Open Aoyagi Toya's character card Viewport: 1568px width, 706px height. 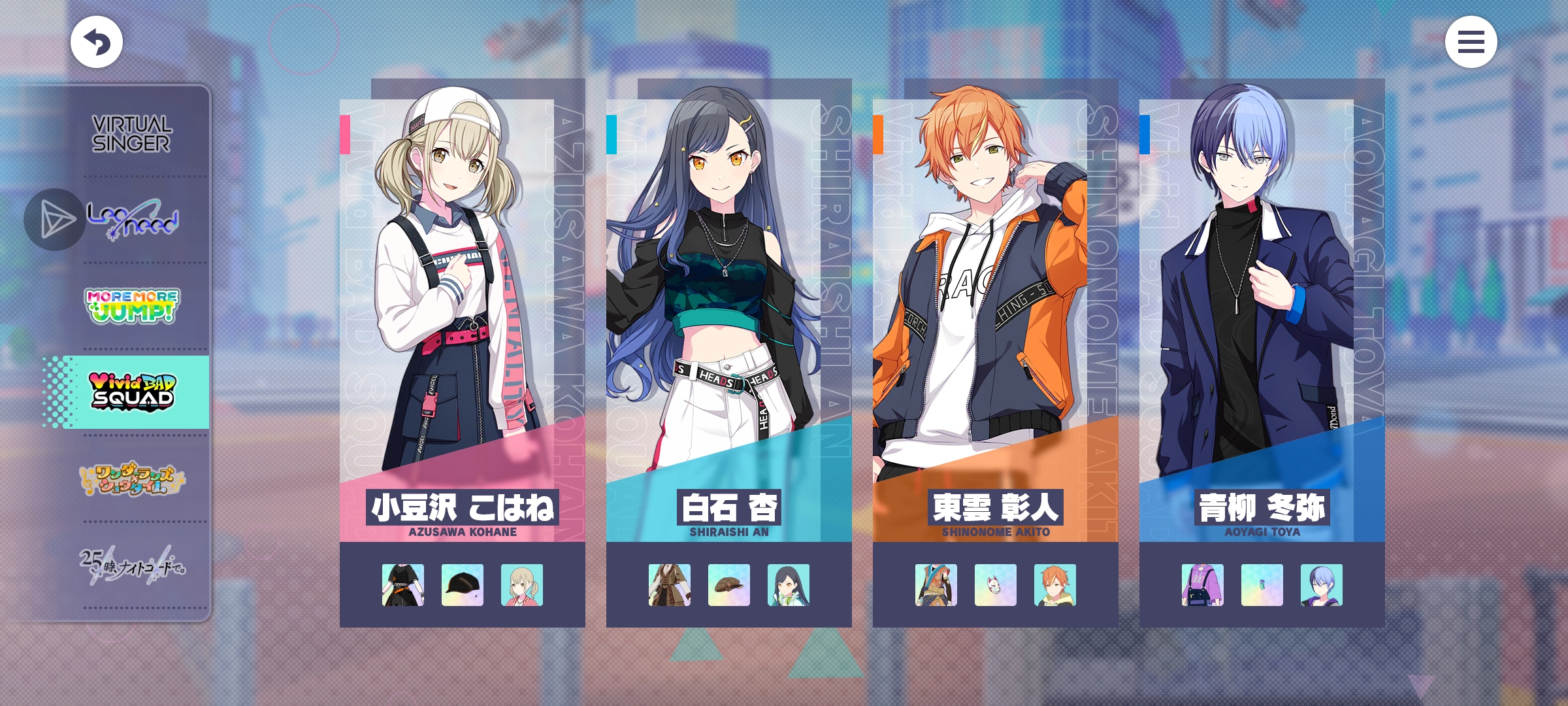[1262, 314]
